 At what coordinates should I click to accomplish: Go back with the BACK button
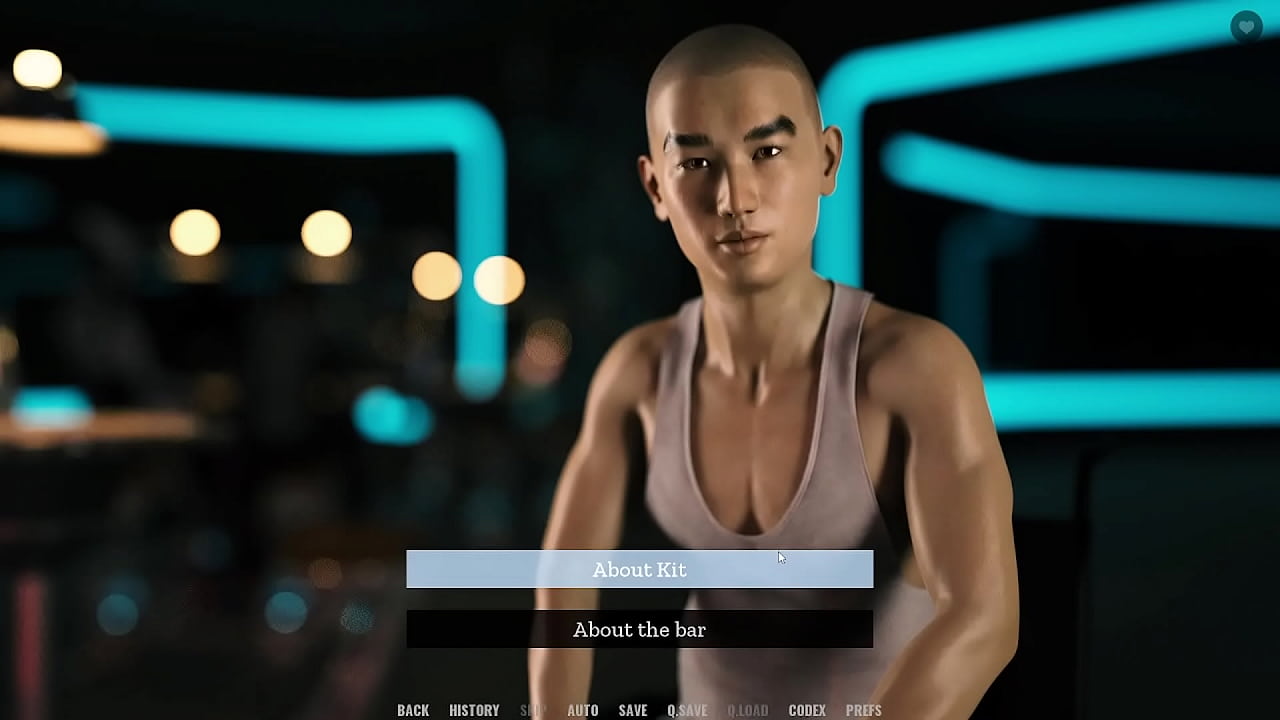click(413, 710)
